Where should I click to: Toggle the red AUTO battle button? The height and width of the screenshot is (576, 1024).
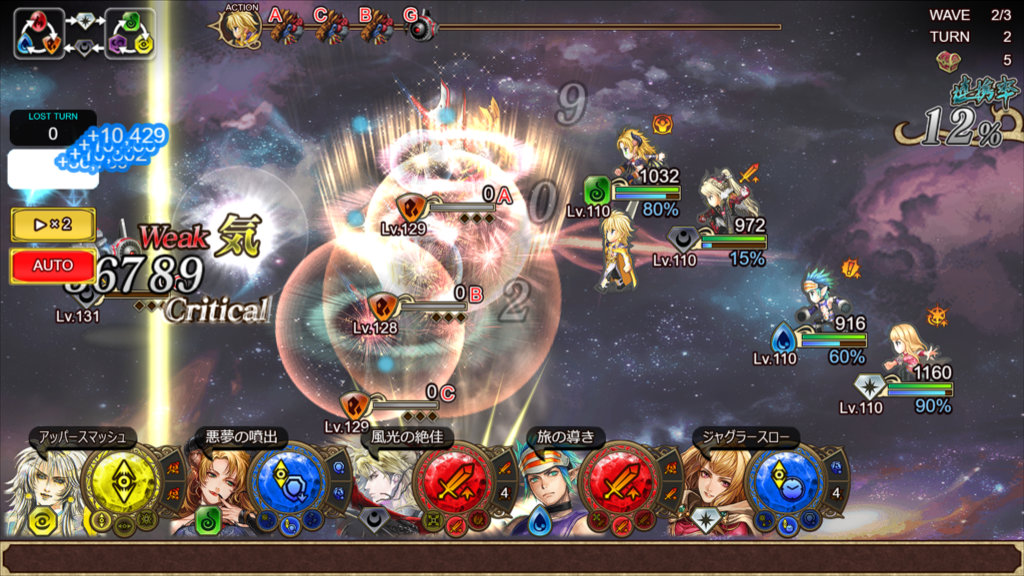[53, 266]
